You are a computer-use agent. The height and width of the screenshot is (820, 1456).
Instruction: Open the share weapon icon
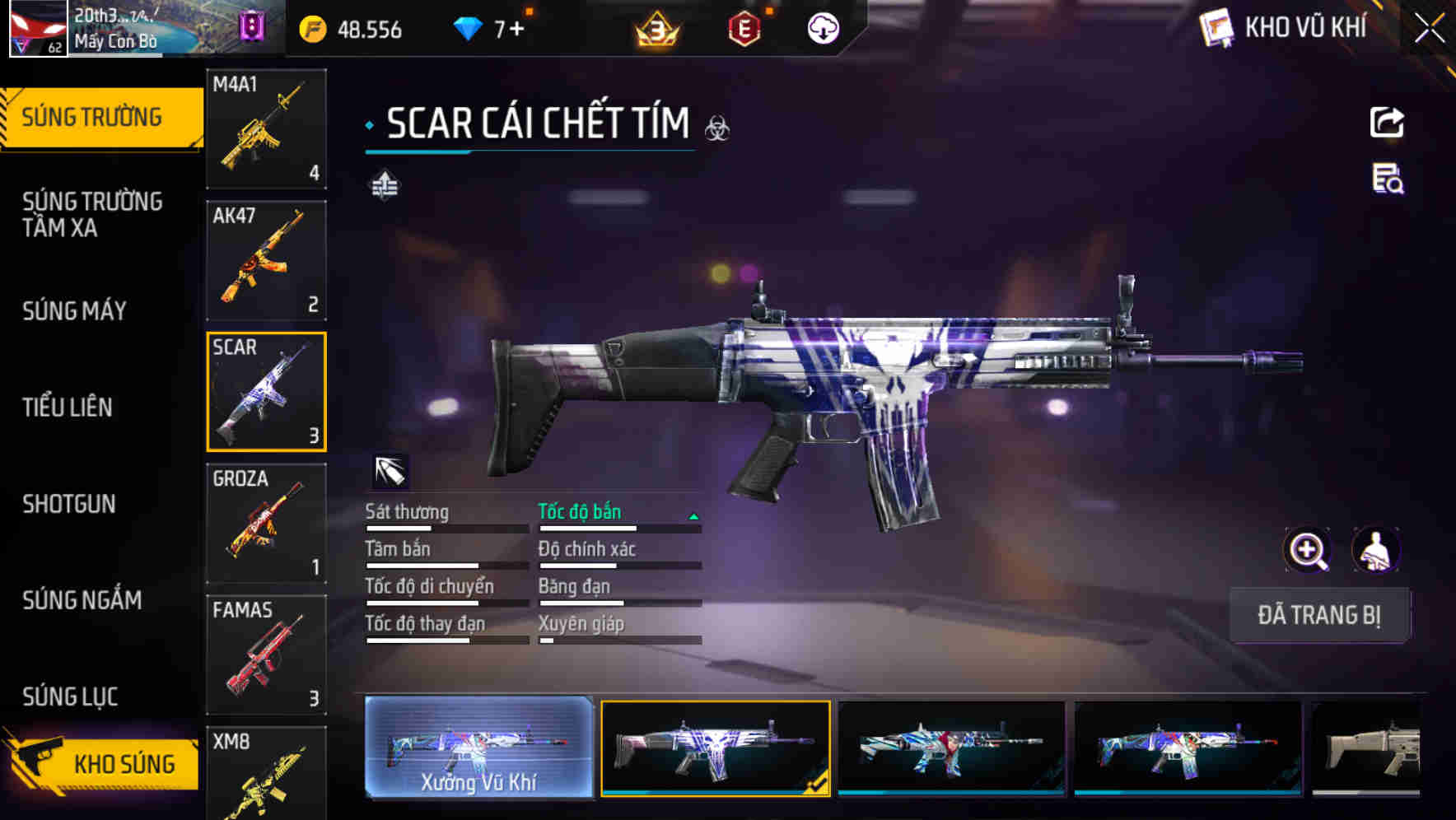point(1387,122)
